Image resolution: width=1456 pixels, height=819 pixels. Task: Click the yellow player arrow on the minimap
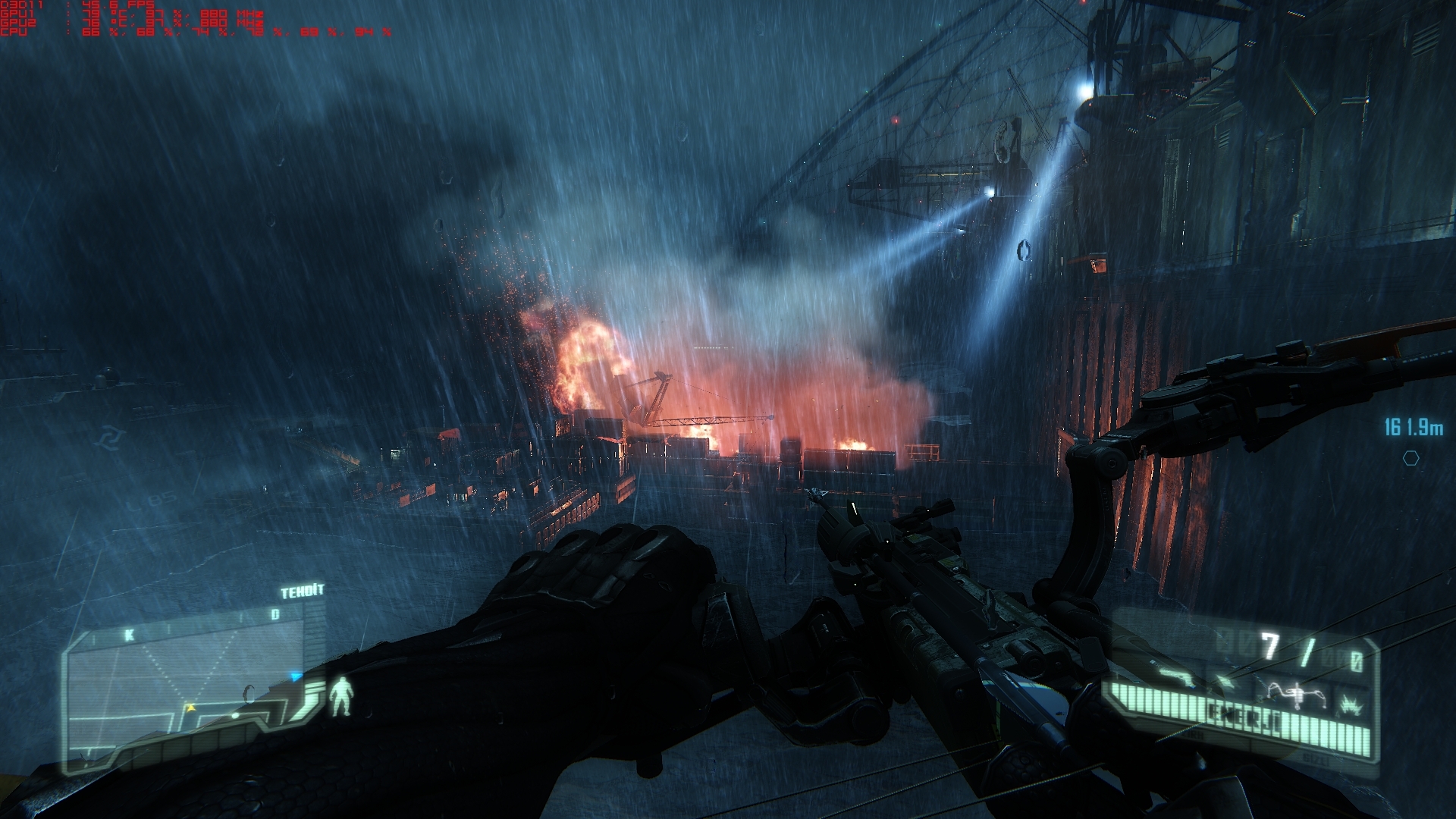(191, 708)
